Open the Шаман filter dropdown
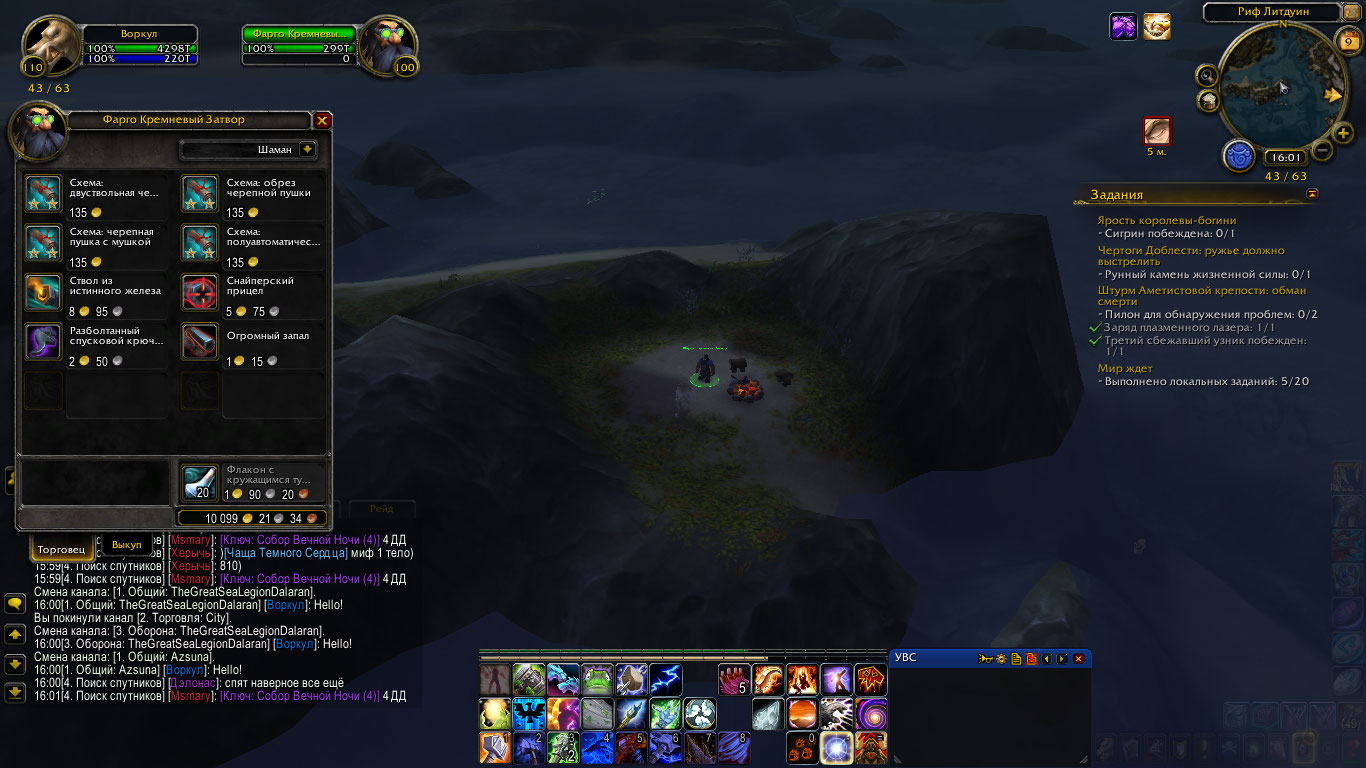Viewport: 1366px width, 768px height. tap(307, 149)
